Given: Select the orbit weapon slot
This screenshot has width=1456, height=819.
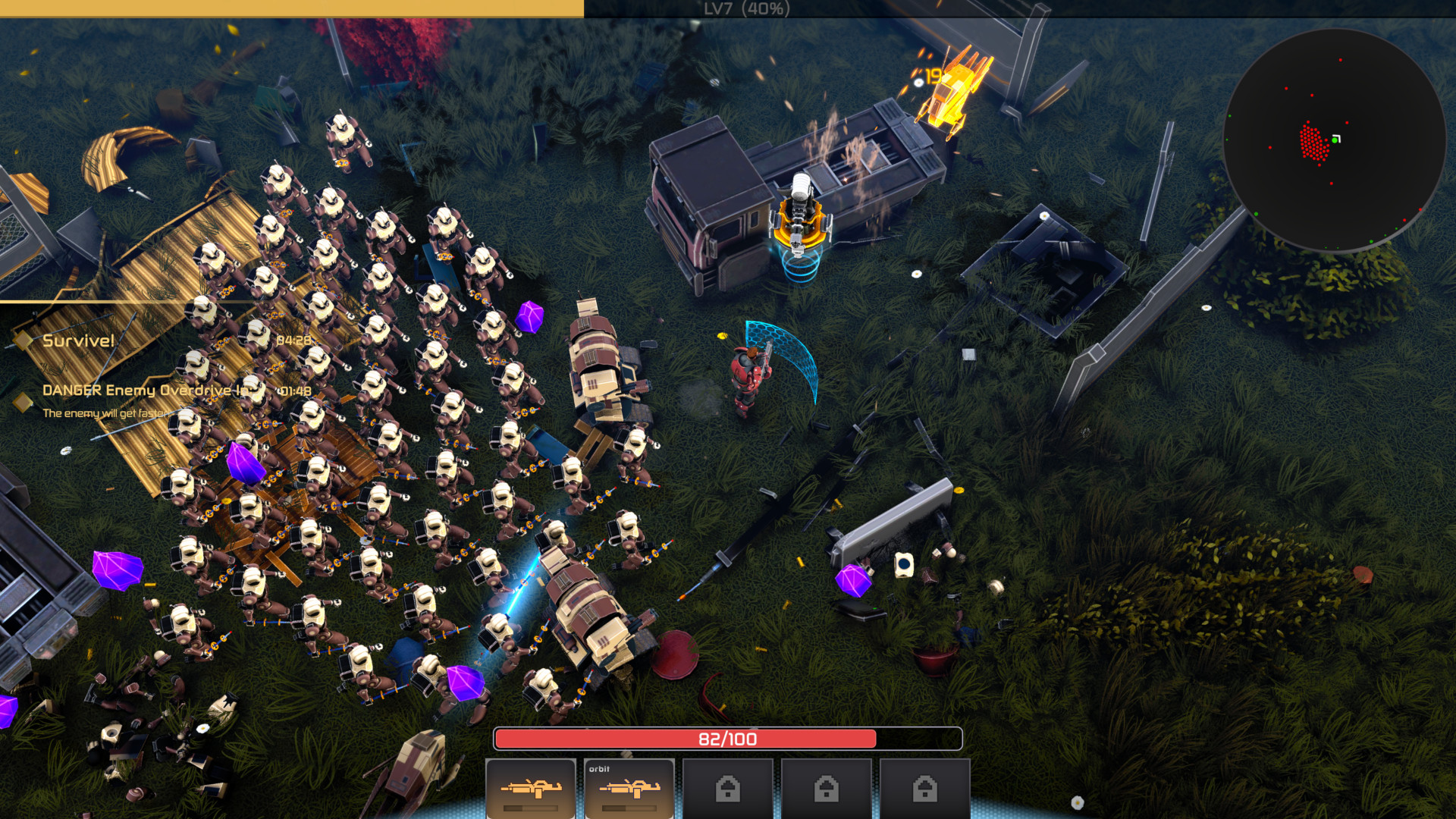Looking at the screenshot, I should 629,789.
